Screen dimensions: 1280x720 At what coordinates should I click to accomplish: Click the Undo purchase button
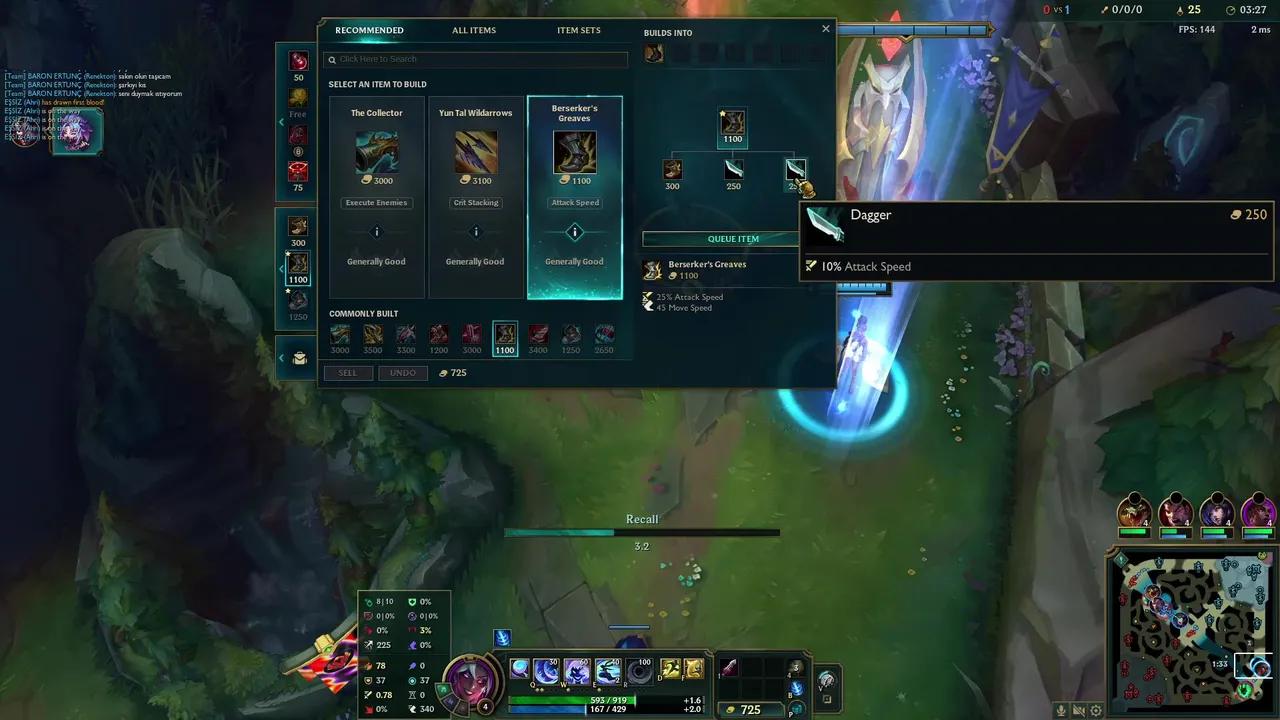[x=403, y=372]
